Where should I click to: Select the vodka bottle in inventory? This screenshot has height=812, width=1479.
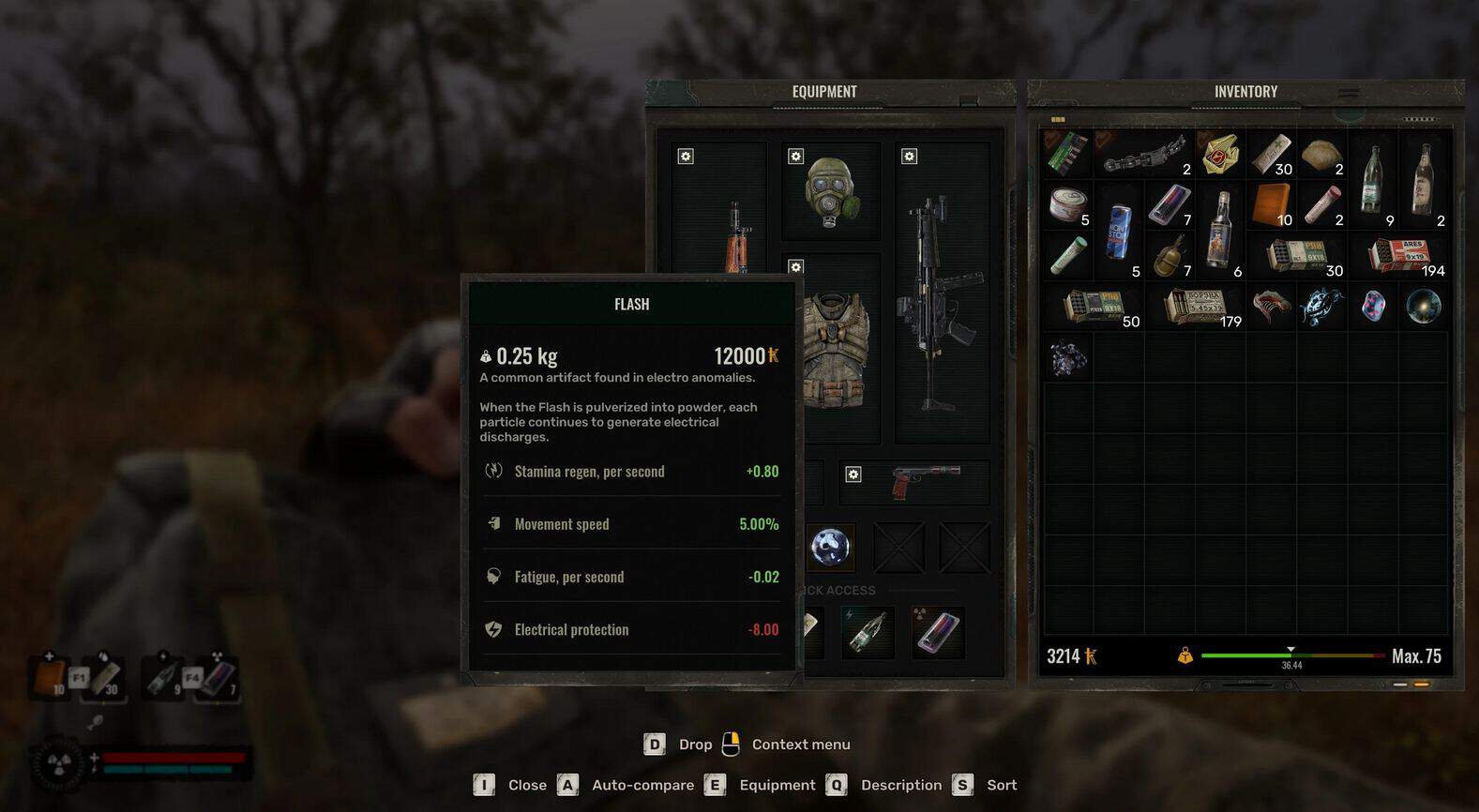point(1219,230)
